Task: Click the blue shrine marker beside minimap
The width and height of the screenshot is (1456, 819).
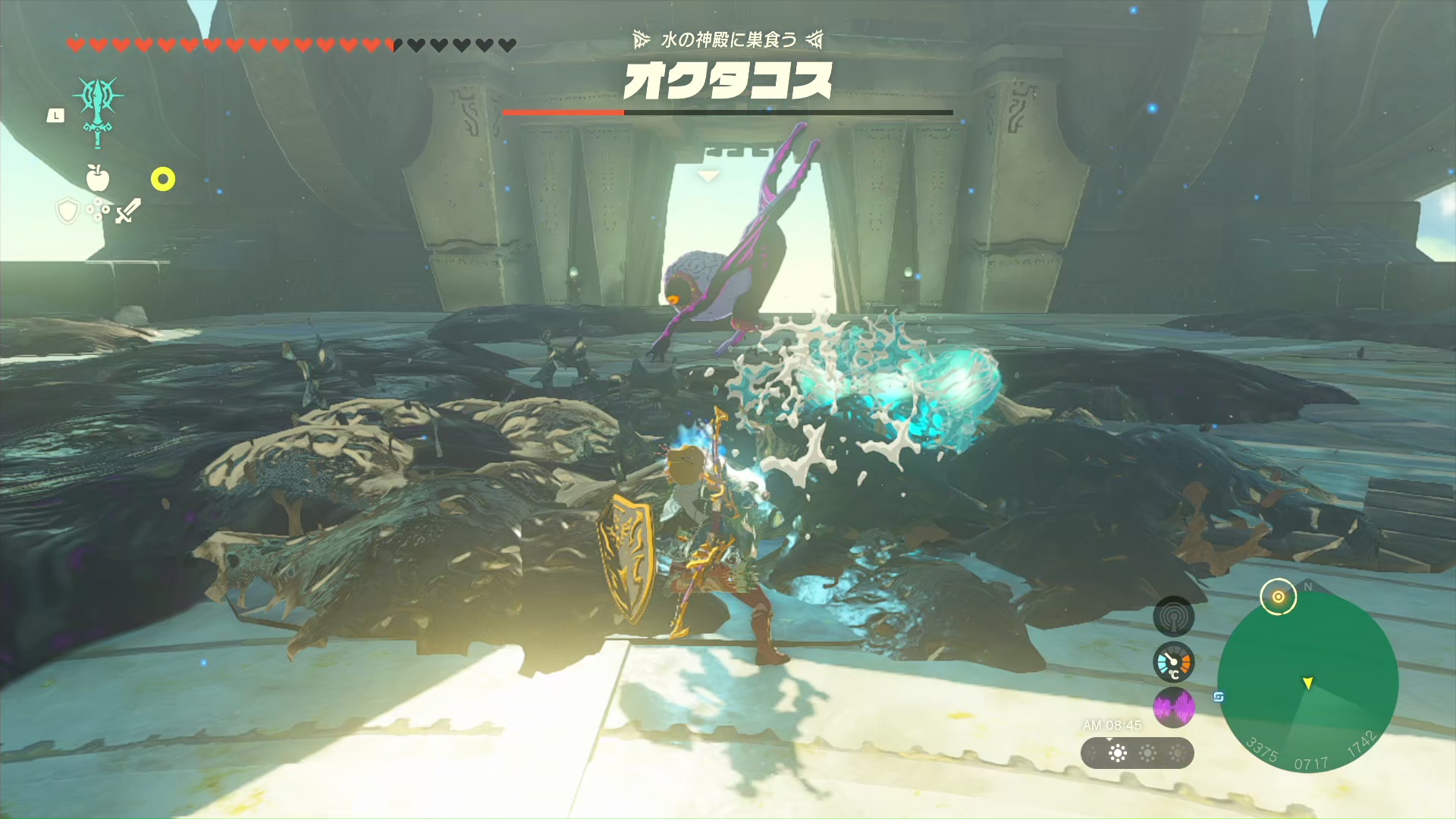Action: pyautogui.click(x=1219, y=697)
